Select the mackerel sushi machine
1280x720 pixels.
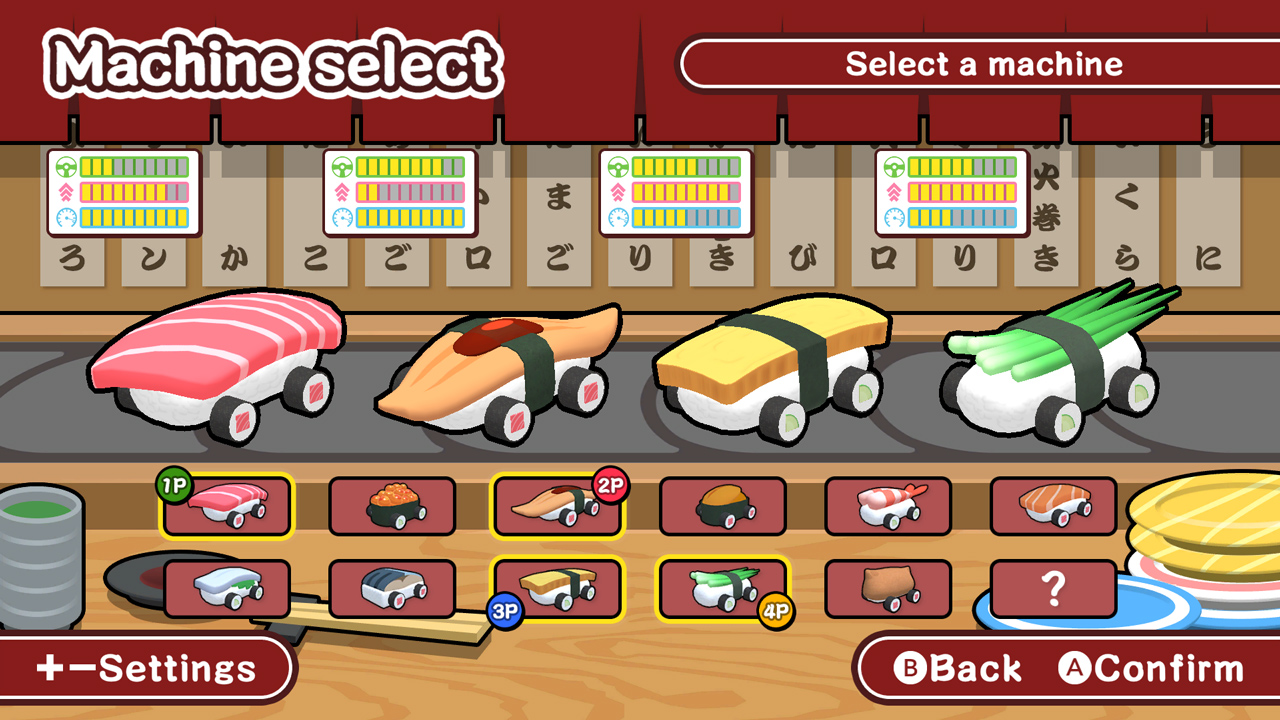coord(392,588)
